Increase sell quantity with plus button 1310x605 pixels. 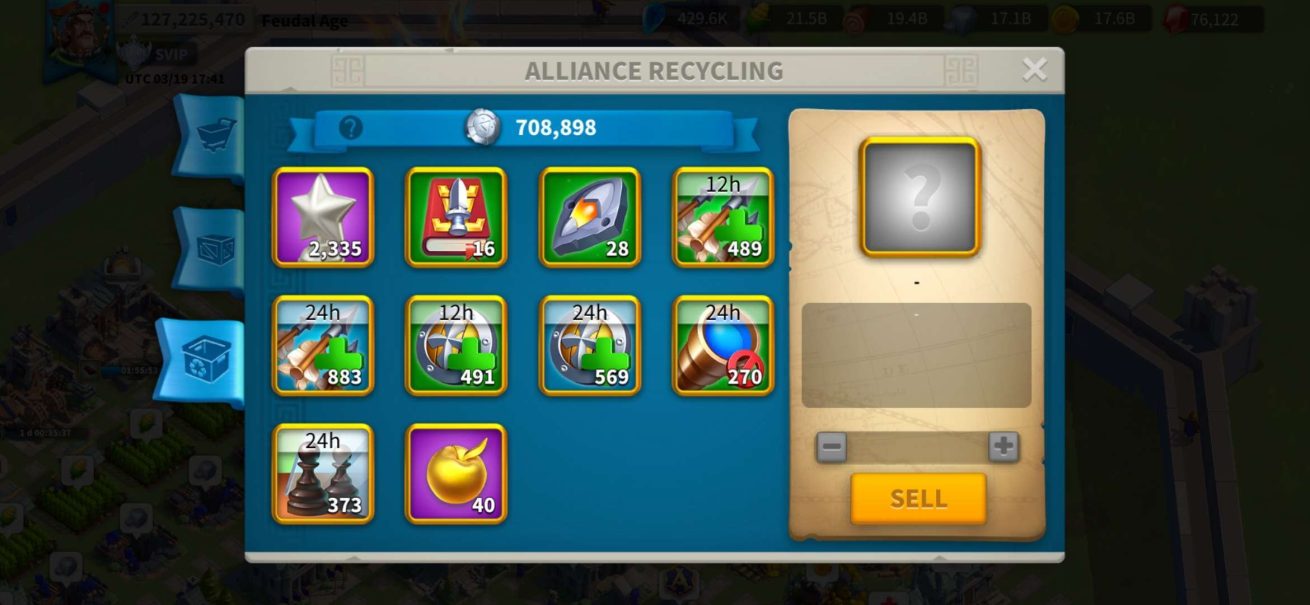pyautogui.click(x=1003, y=447)
